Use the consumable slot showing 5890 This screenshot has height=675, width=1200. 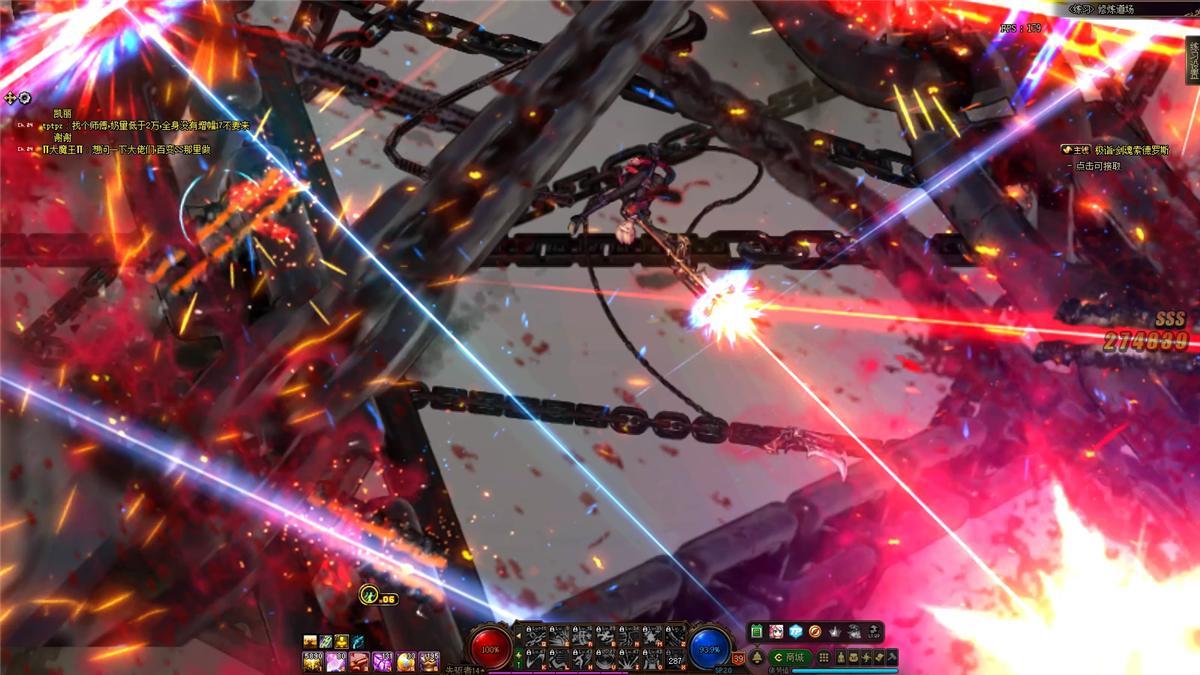coord(312,661)
